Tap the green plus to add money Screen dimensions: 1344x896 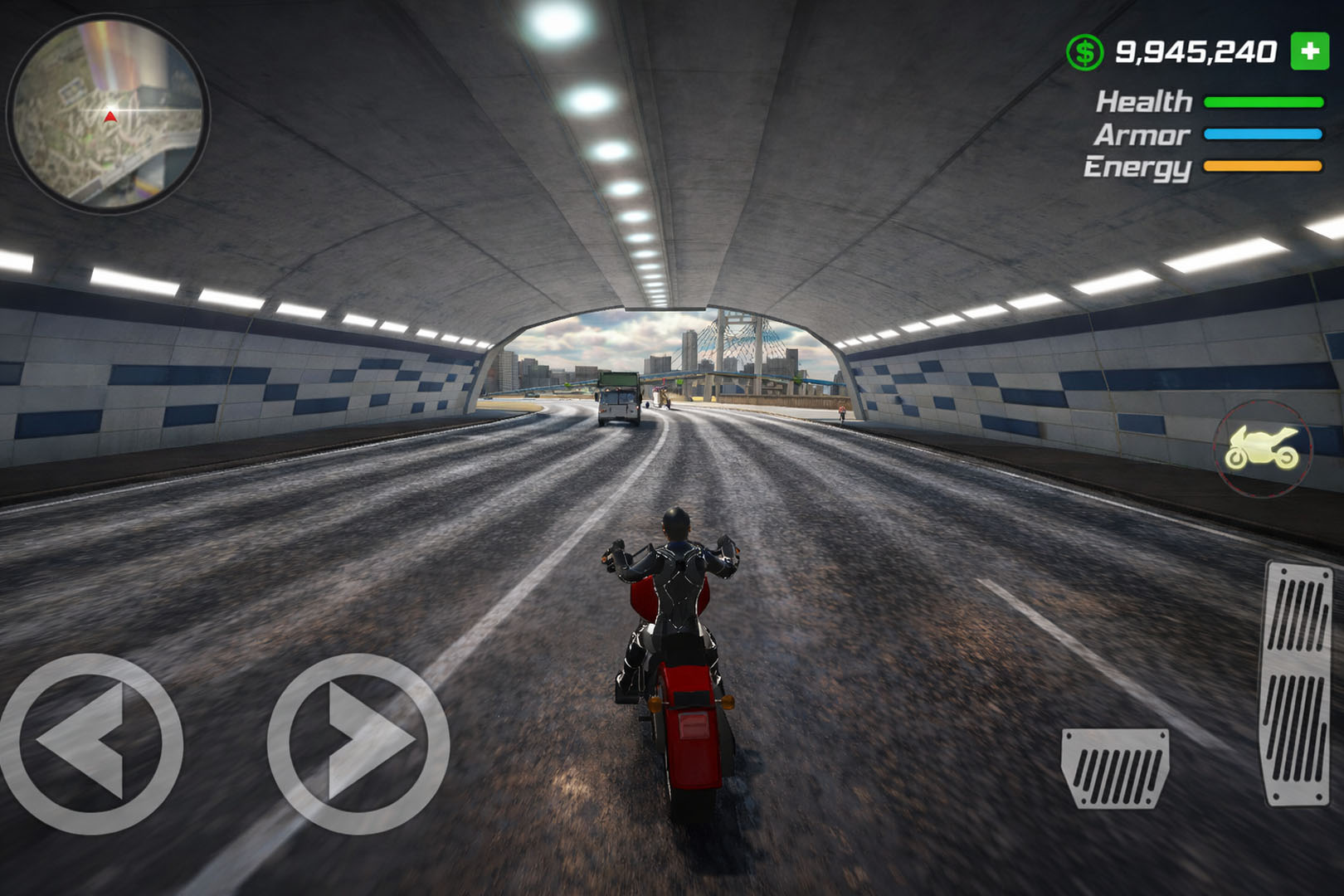[1310, 51]
